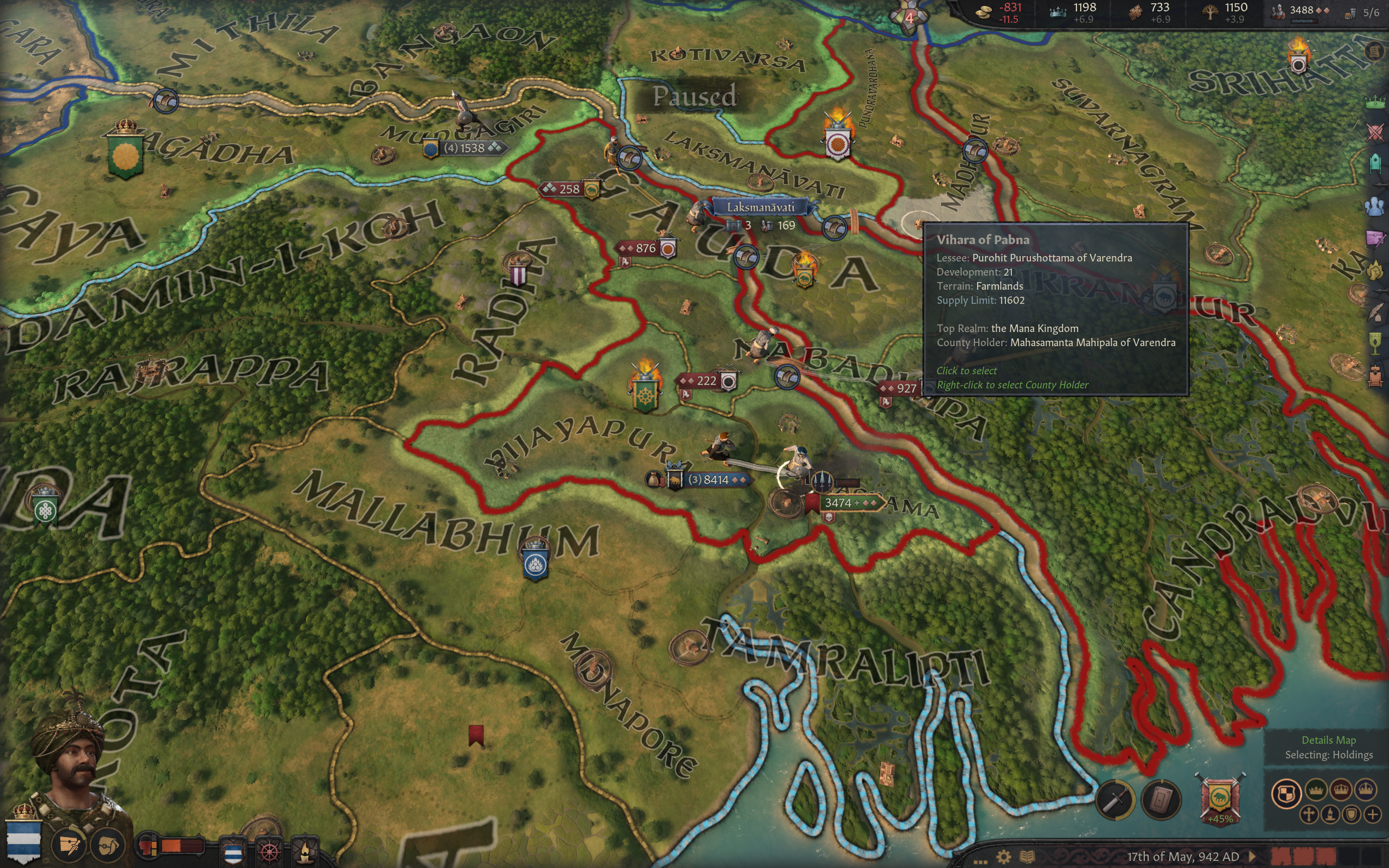This screenshot has height=868, width=1389.
Task: Open the realm menu crown icon
Action: [1375, 103]
